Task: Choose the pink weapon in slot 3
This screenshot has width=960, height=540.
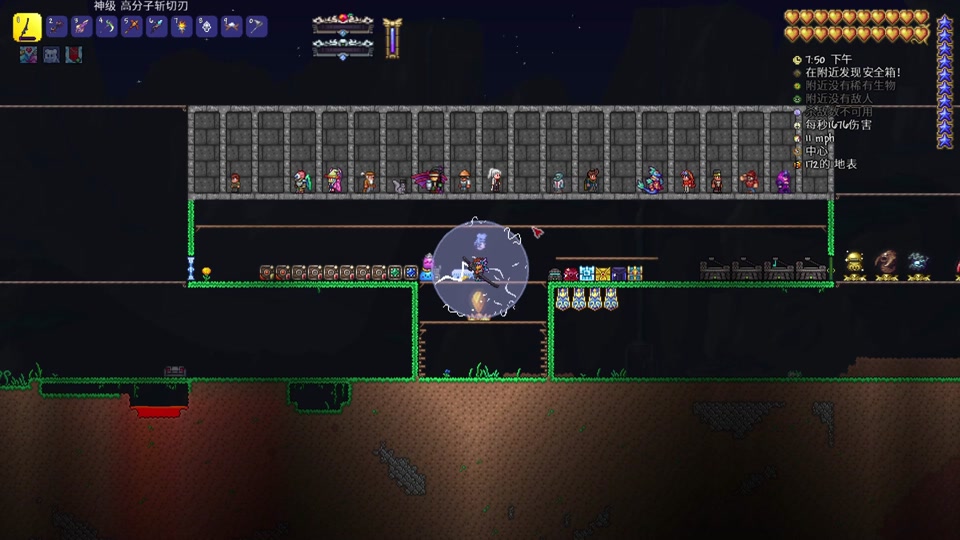Action: (x=82, y=27)
